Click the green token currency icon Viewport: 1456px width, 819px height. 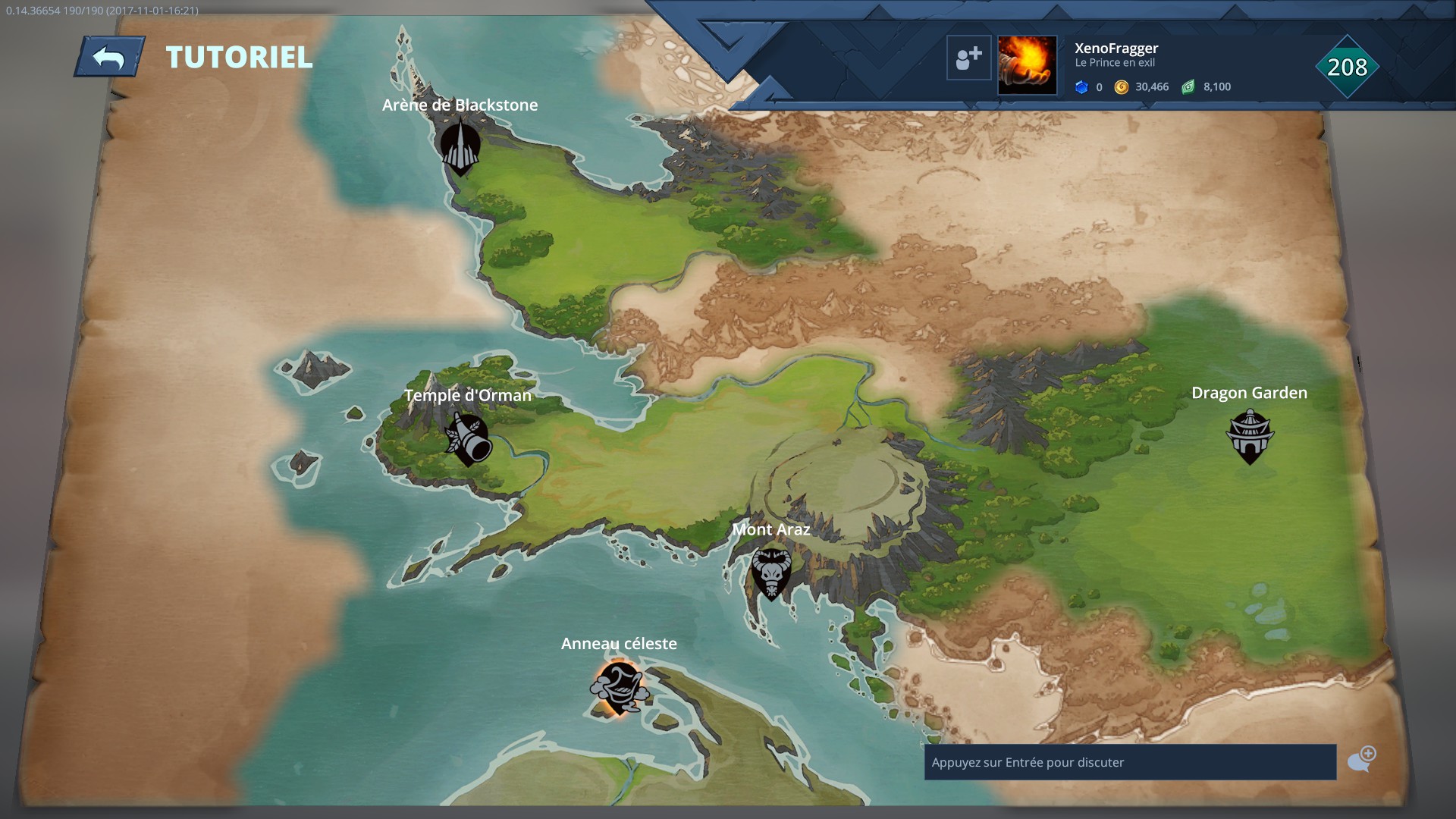1188,86
